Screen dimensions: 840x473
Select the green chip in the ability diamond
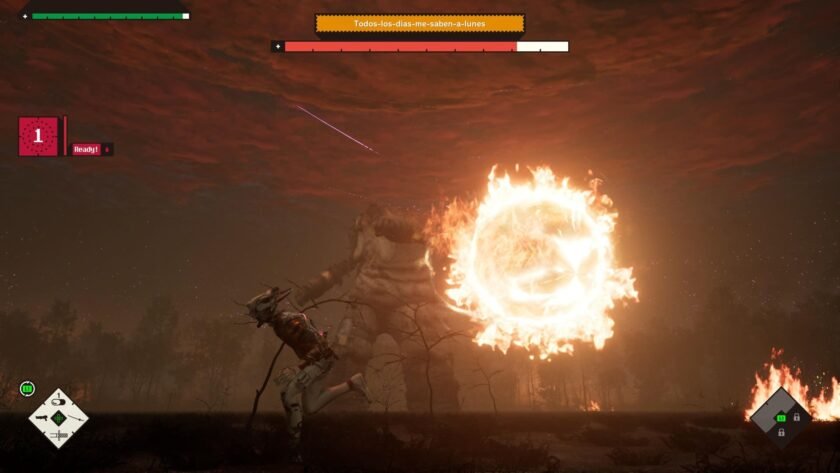tap(781, 418)
